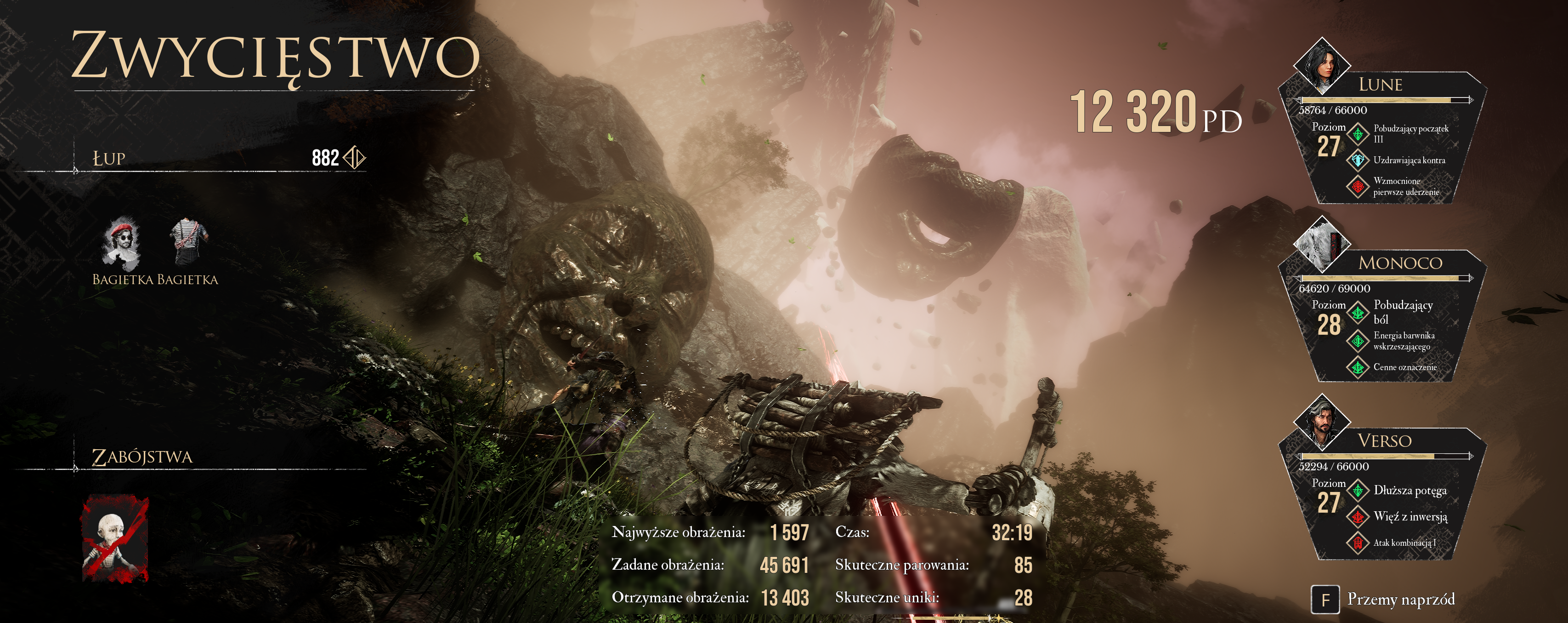Inspect the Energia barwnika wskrzeszającego picto icon
Image resolution: width=1568 pixels, height=623 pixels.
point(1358,340)
